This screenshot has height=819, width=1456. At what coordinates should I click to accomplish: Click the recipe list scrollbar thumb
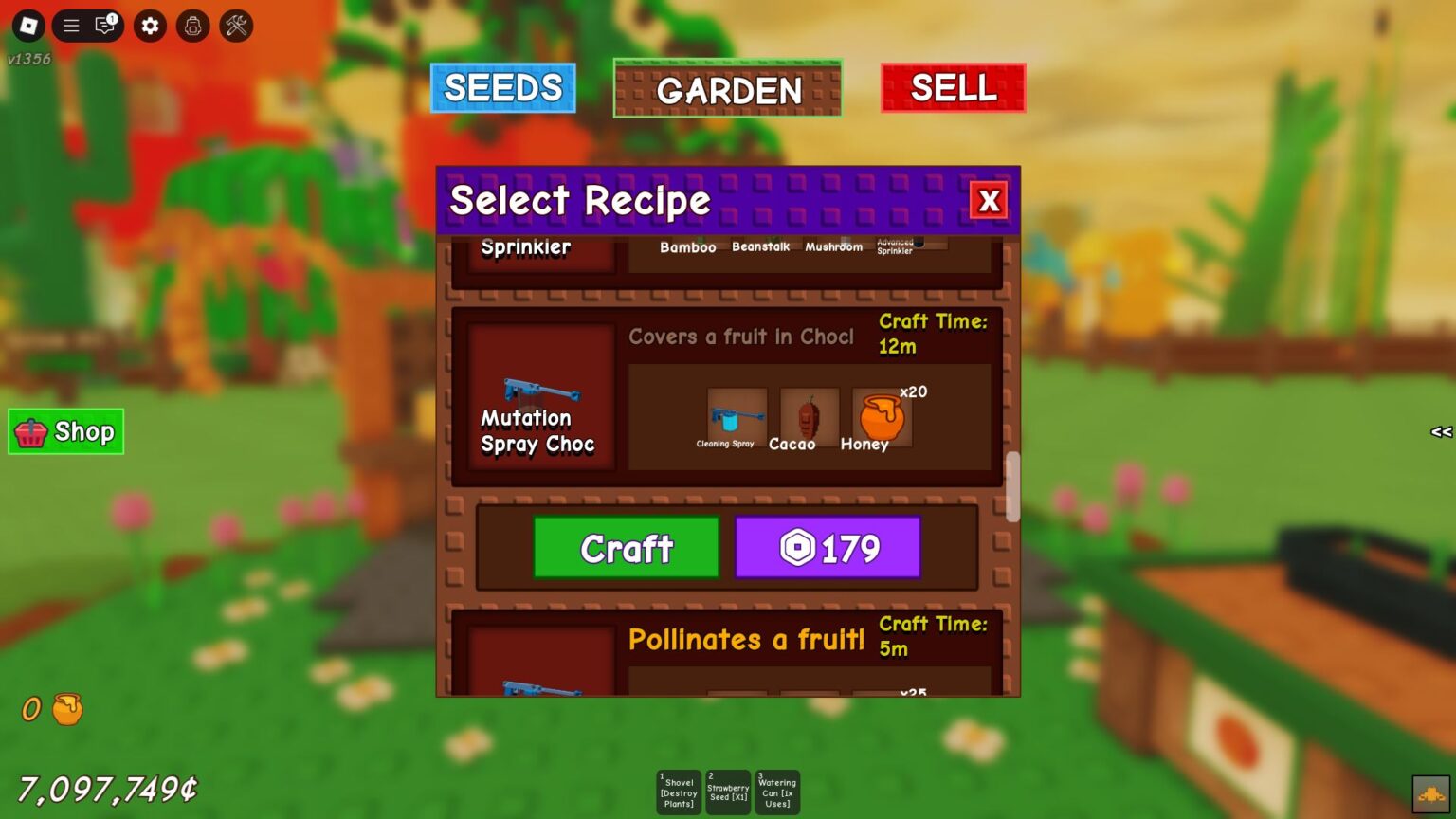pos(1012,488)
